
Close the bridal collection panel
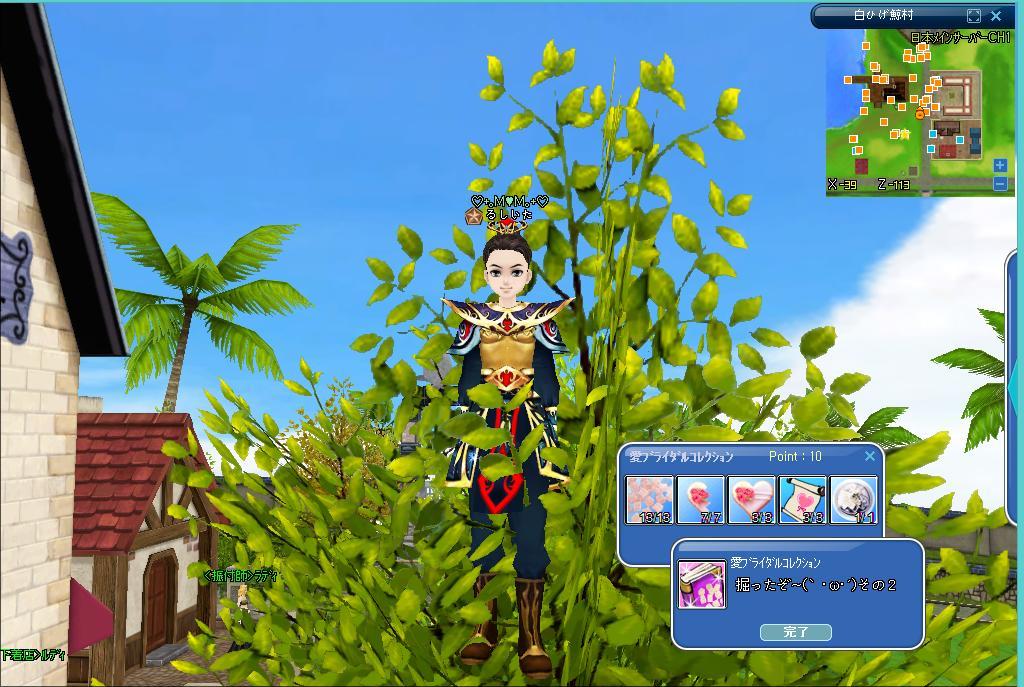[870, 456]
